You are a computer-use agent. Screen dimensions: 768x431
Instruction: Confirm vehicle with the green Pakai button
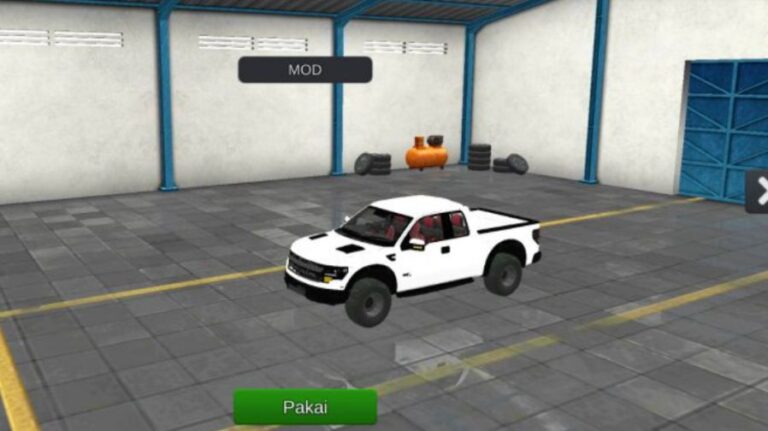(x=305, y=407)
